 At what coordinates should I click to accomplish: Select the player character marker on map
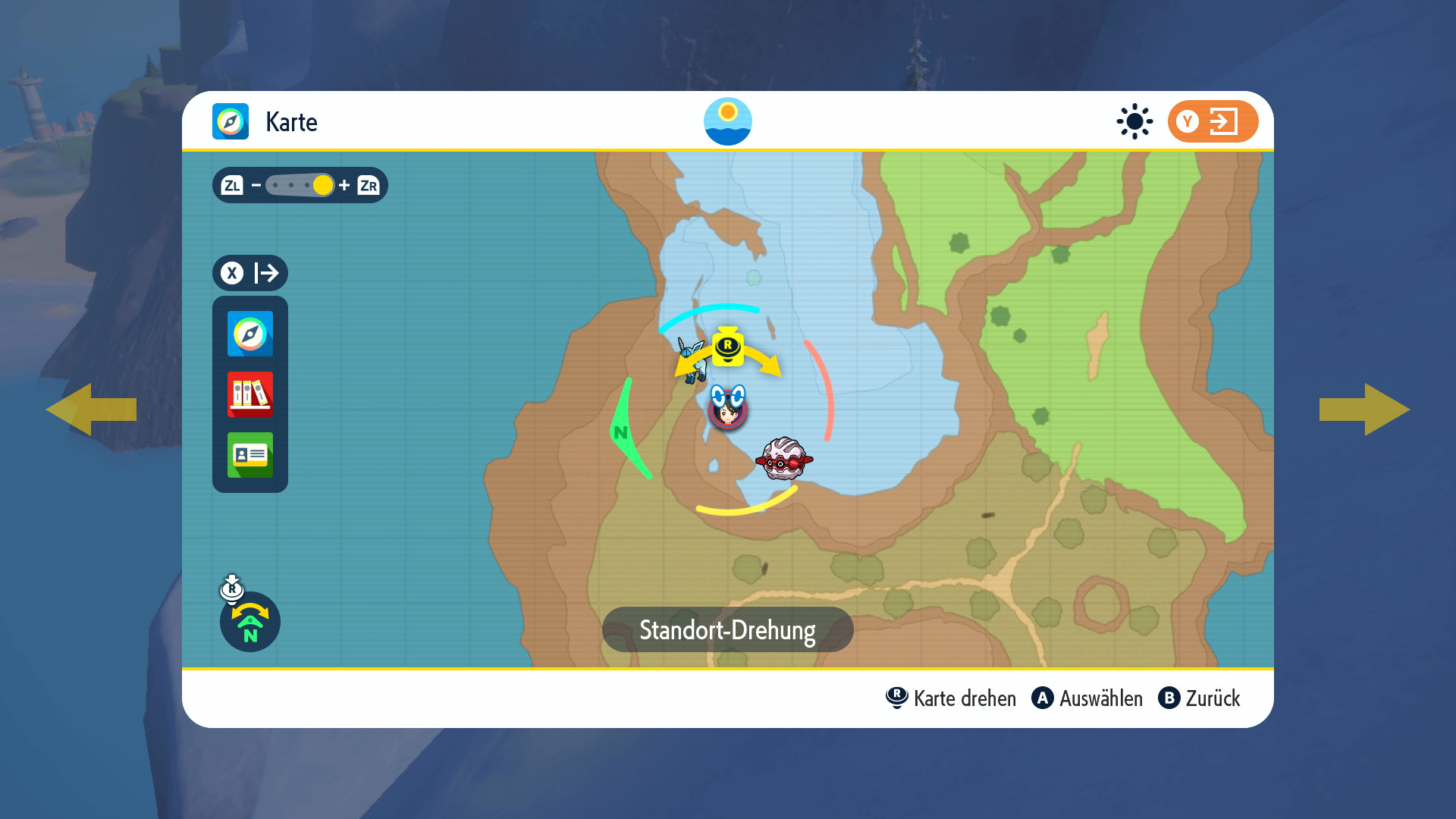(x=727, y=409)
